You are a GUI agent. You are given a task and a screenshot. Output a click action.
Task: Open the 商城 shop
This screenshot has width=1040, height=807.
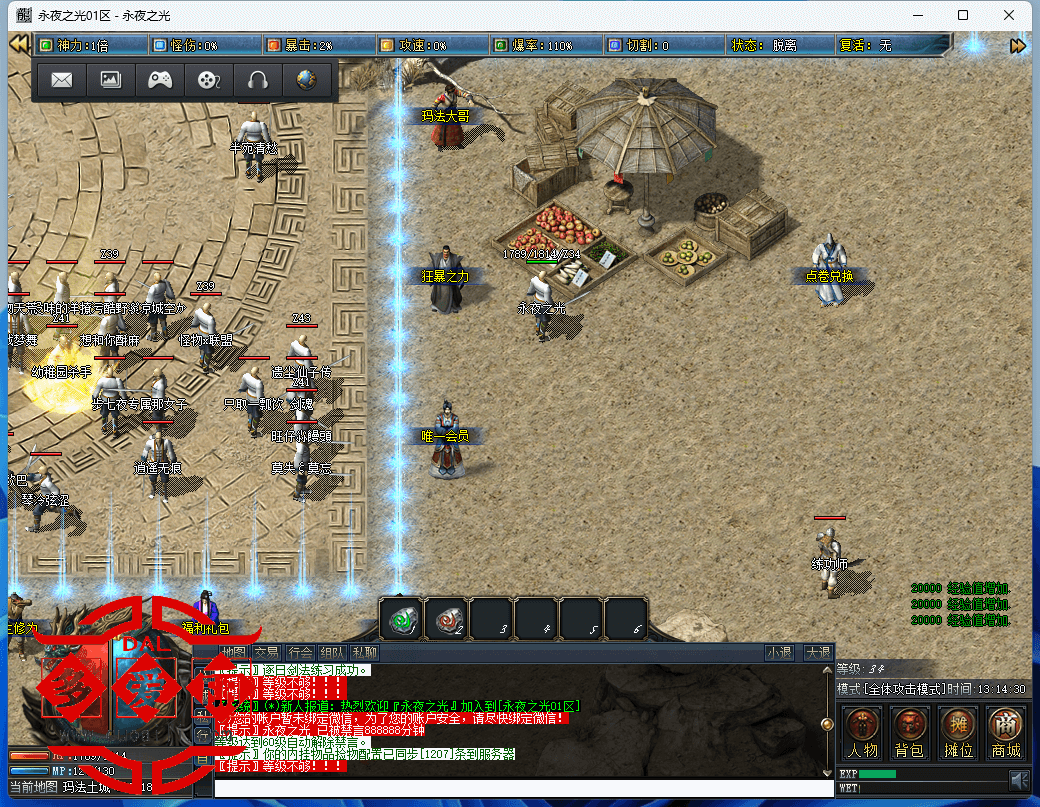click(x=1005, y=732)
